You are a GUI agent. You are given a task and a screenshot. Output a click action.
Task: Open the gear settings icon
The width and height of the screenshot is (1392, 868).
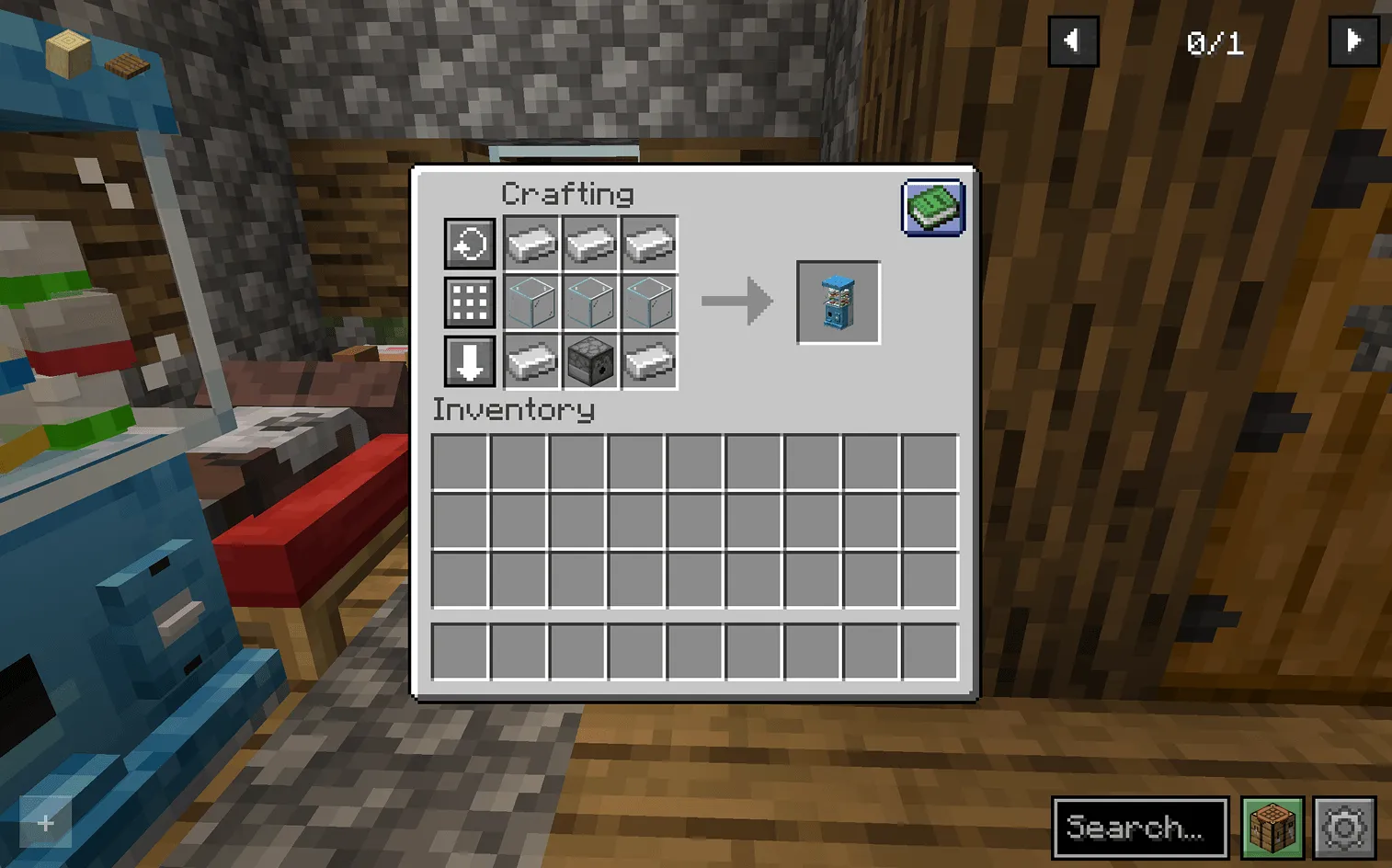coord(1344,827)
